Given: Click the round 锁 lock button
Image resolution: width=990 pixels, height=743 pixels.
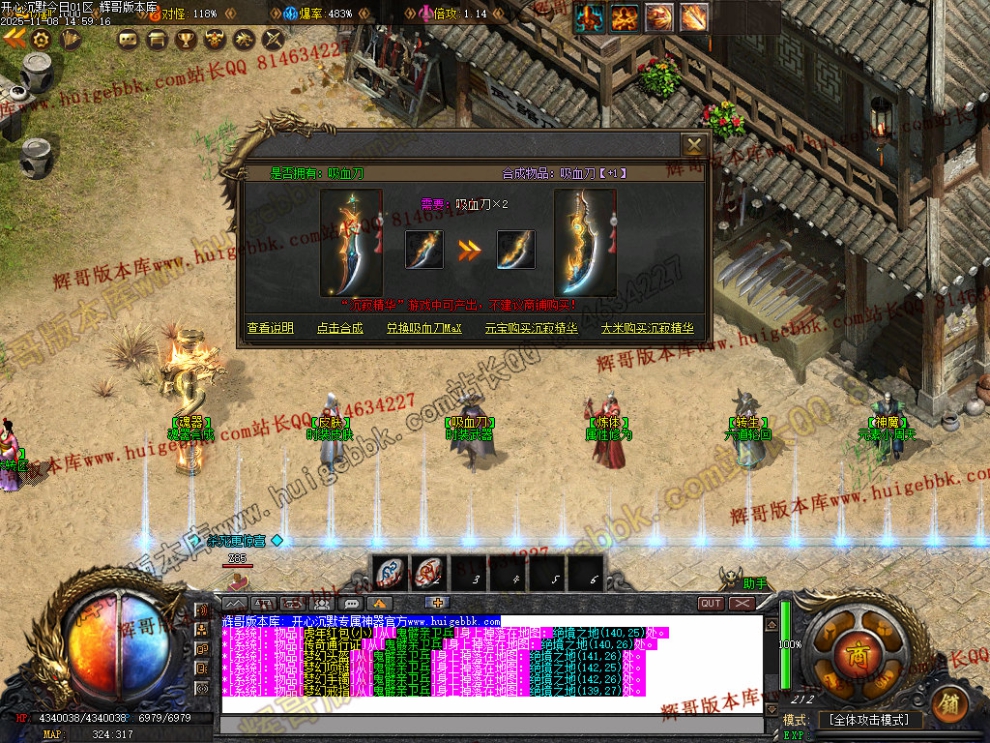Looking at the screenshot, I should (x=948, y=704).
